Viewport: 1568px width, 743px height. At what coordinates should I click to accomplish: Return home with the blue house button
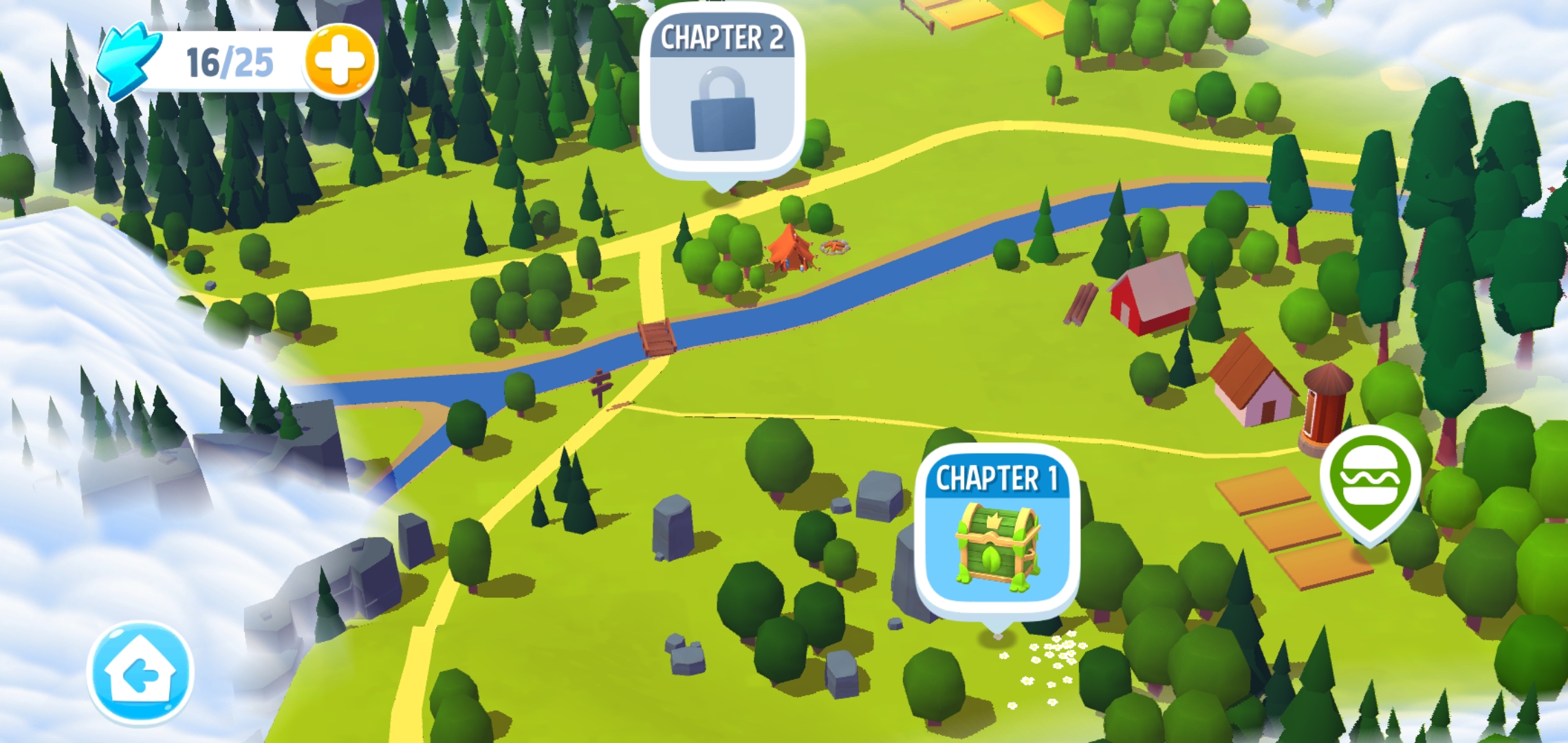click(140, 674)
